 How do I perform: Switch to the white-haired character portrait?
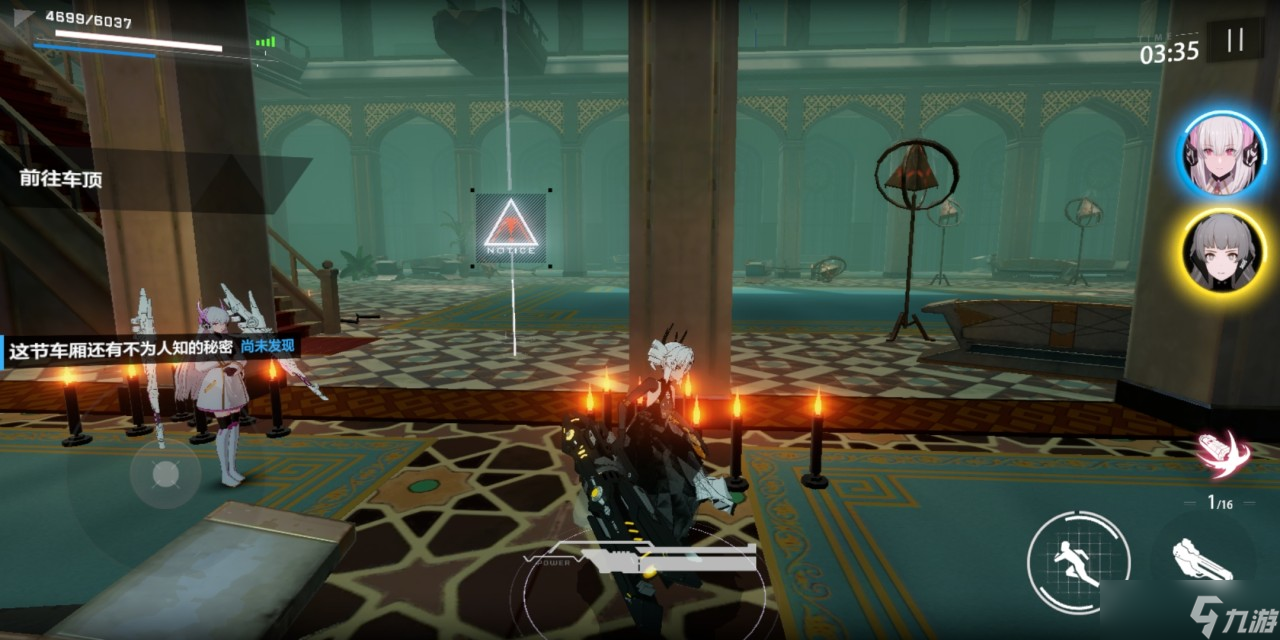coord(1219,153)
